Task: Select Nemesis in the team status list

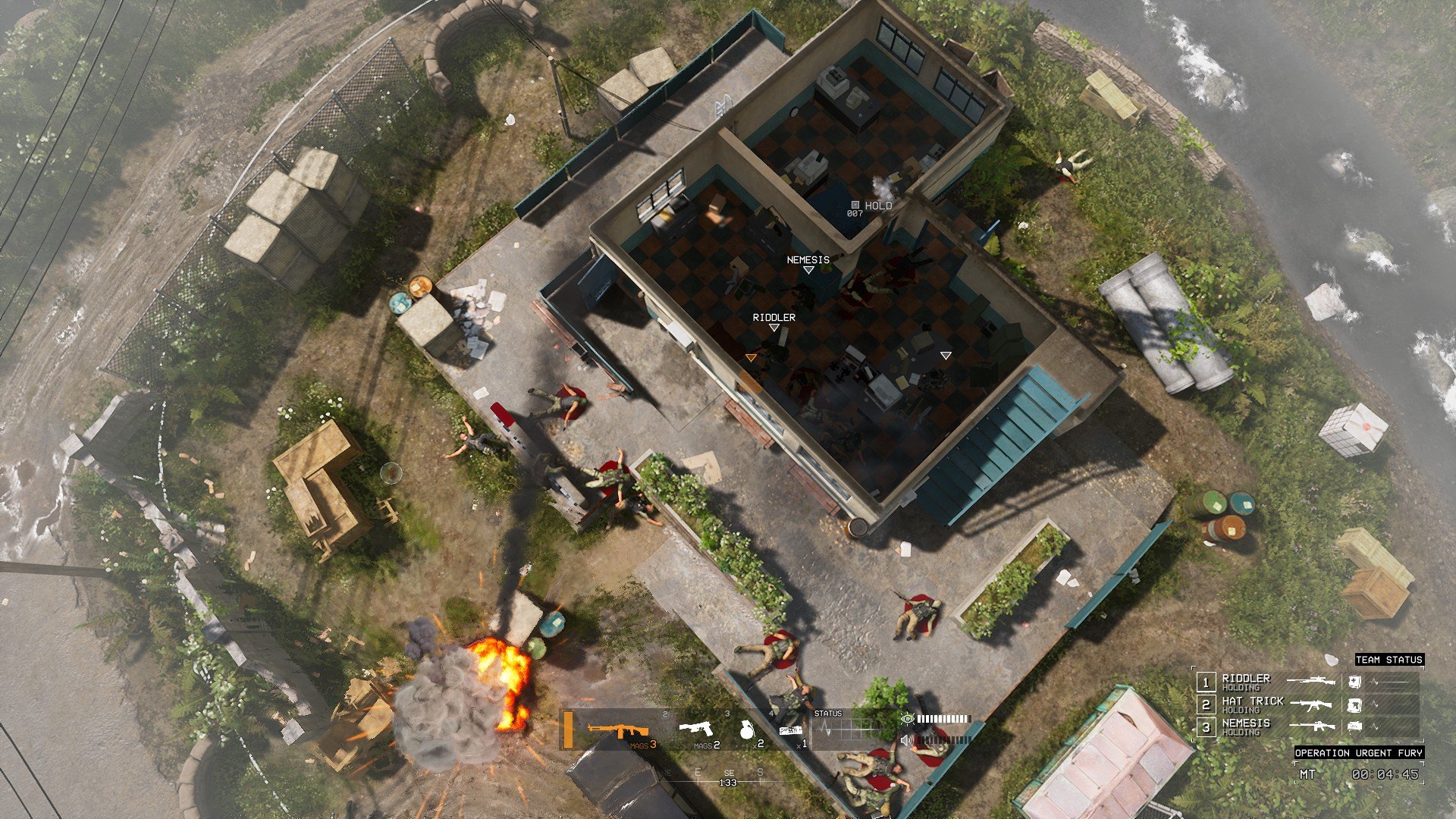Action: click(x=1245, y=726)
